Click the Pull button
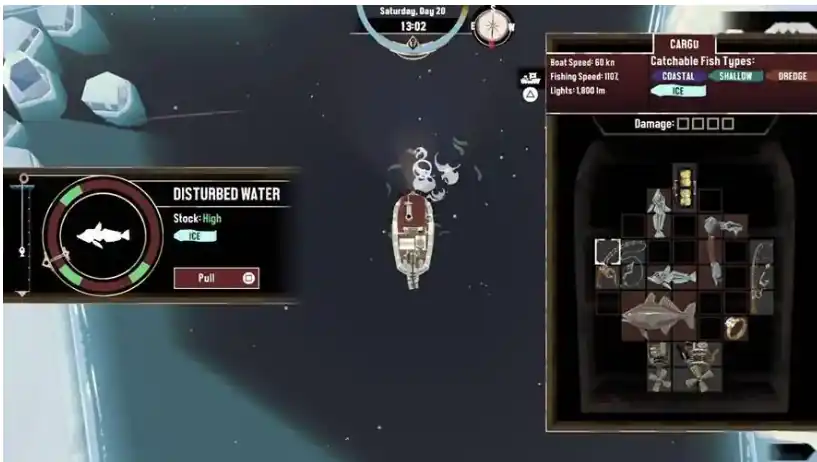Screen dimensions: 817x462 click(216, 278)
